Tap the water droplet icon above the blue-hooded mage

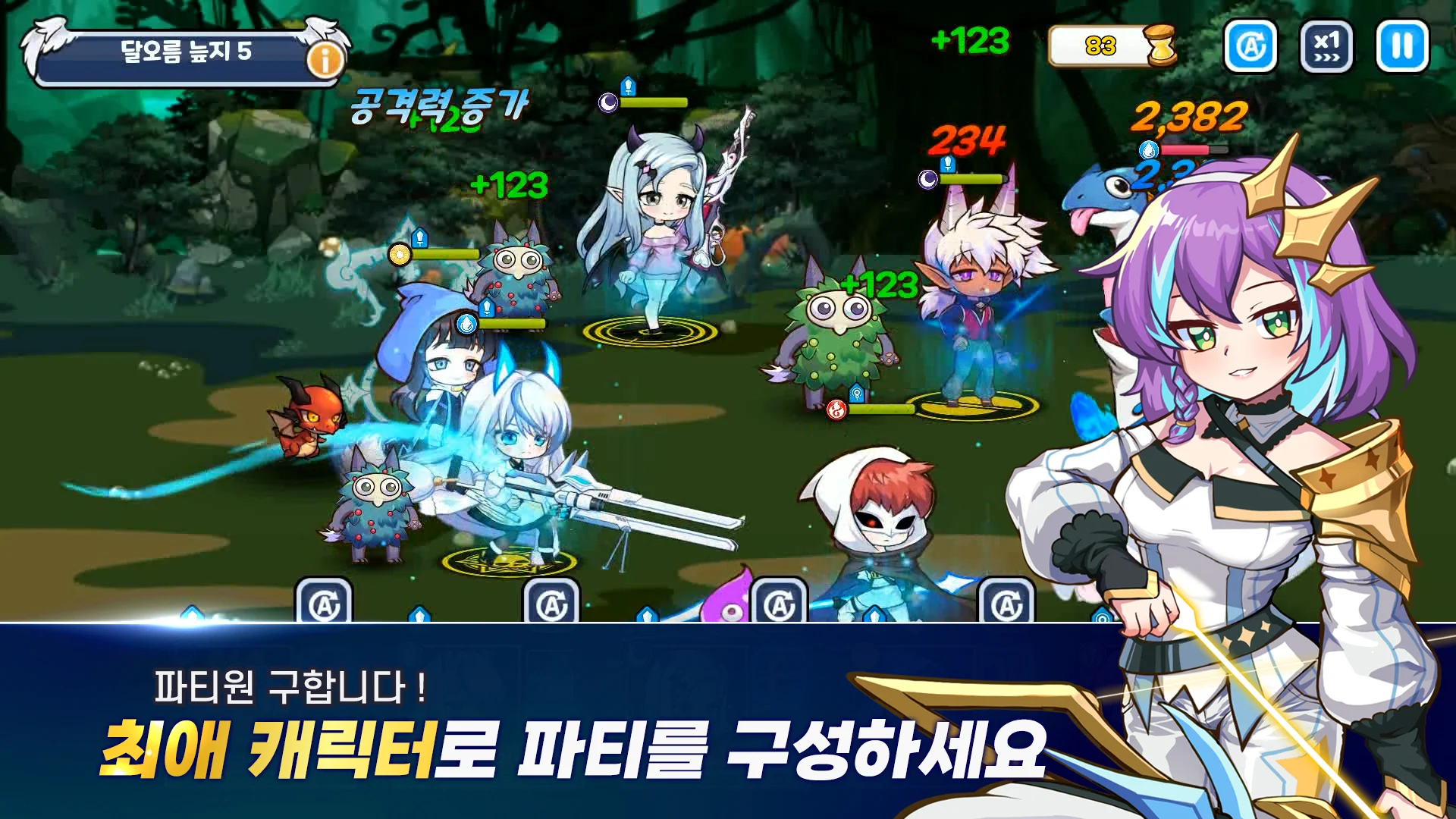pos(466,324)
